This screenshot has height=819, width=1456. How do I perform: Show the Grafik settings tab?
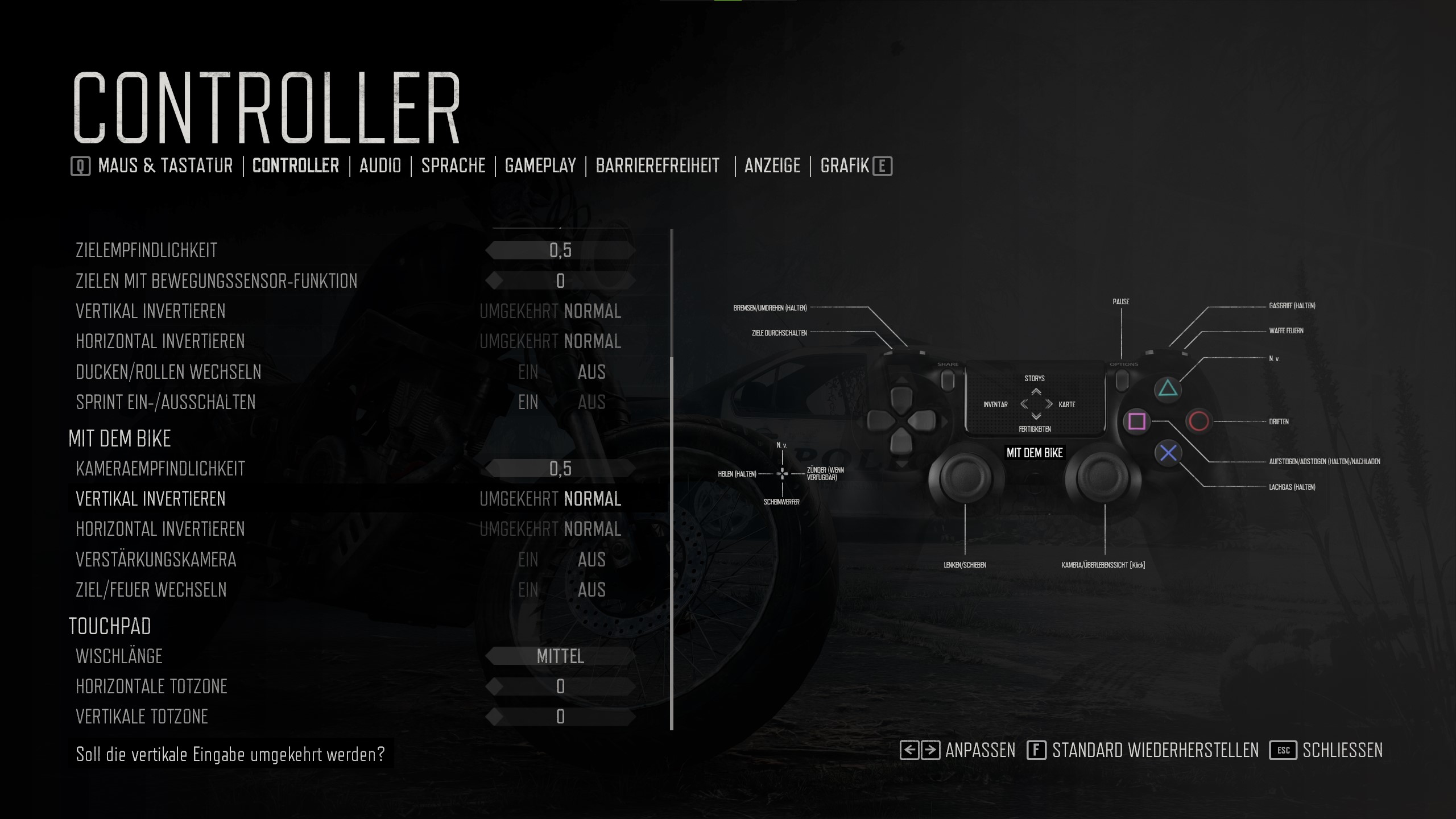point(845,166)
